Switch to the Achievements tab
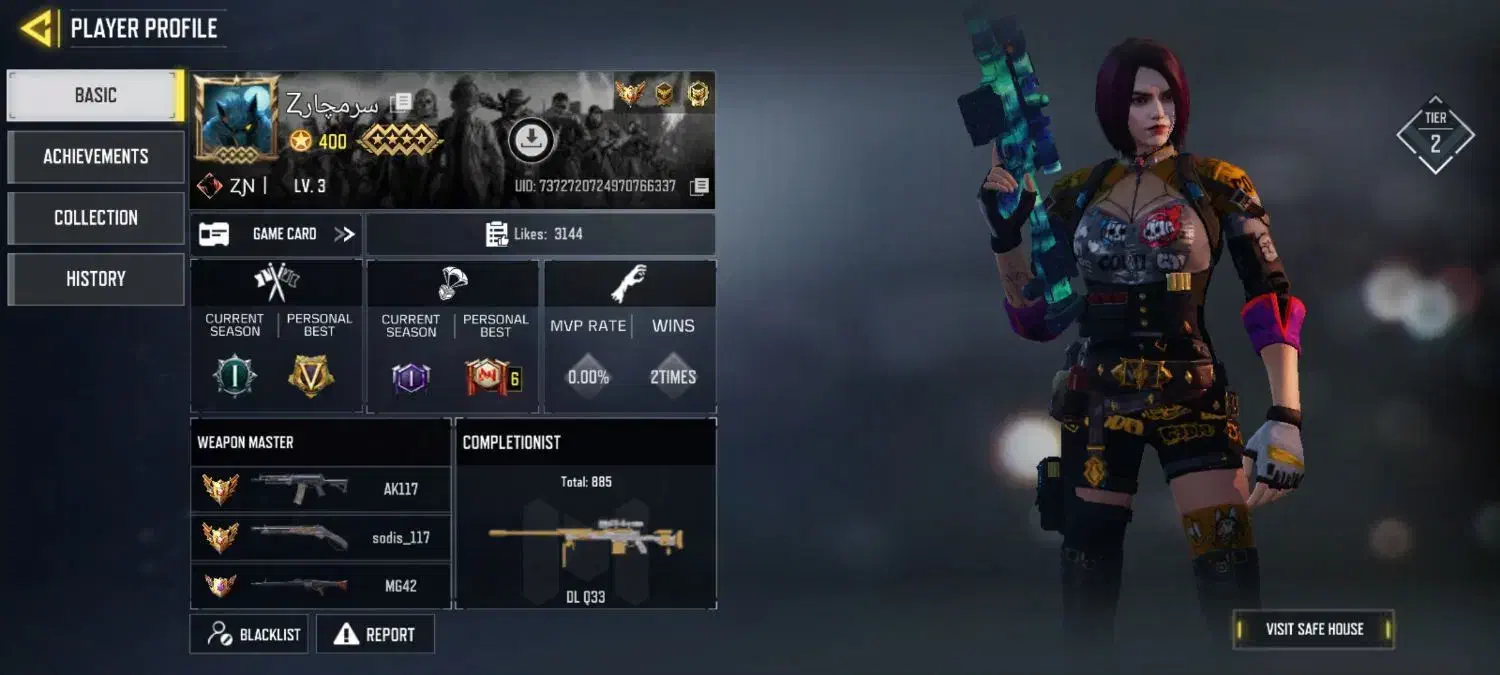1500x675 pixels. pos(96,157)
